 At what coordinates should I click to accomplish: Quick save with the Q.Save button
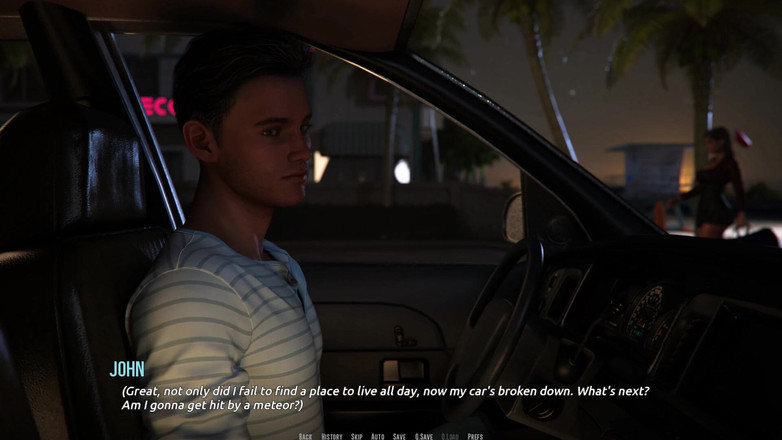point(424,436)
